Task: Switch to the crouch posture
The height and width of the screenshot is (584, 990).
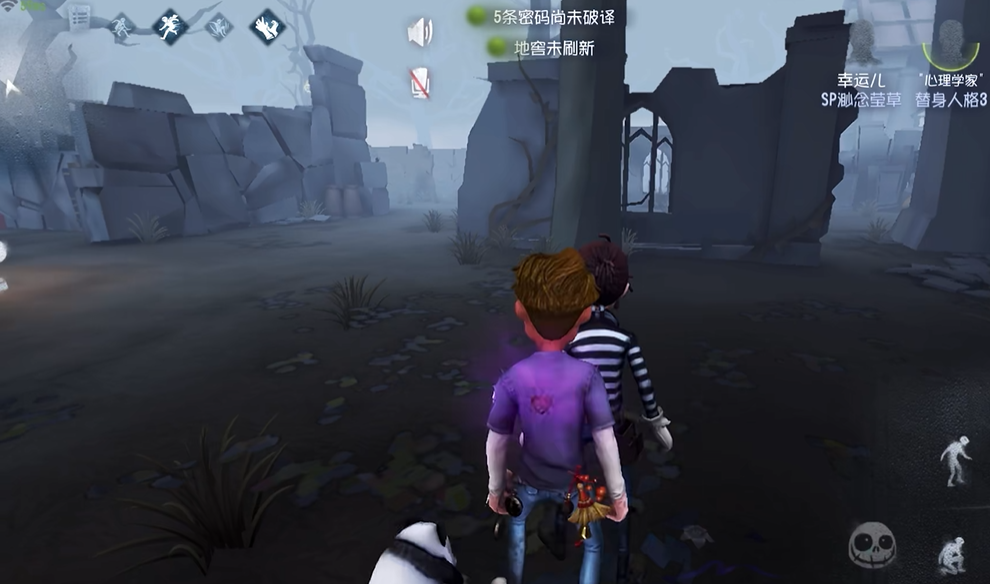Action: [951, 555]
